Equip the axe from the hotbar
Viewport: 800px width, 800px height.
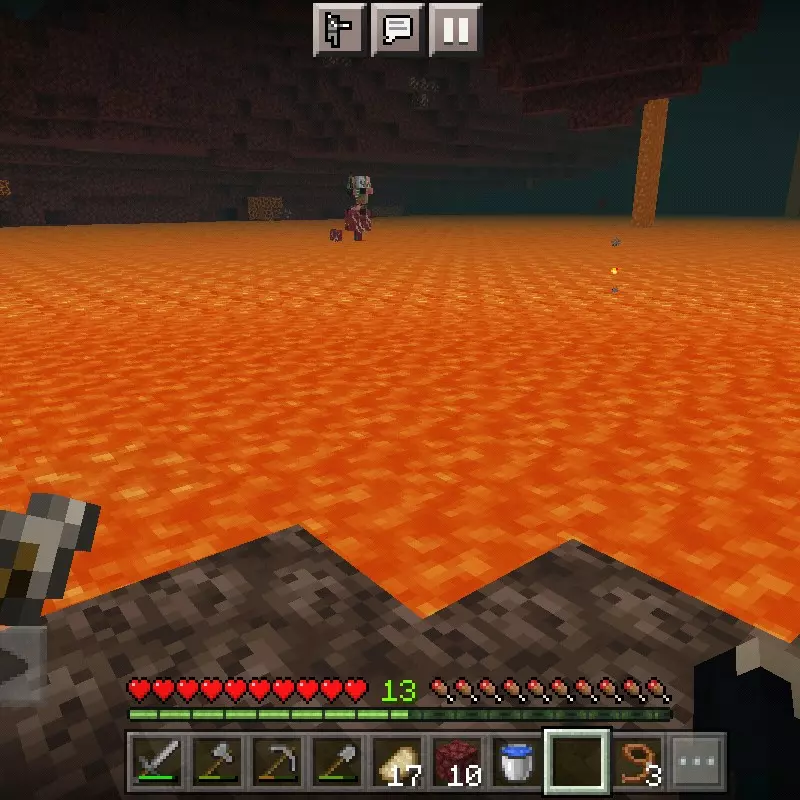[x=218, y=763]
